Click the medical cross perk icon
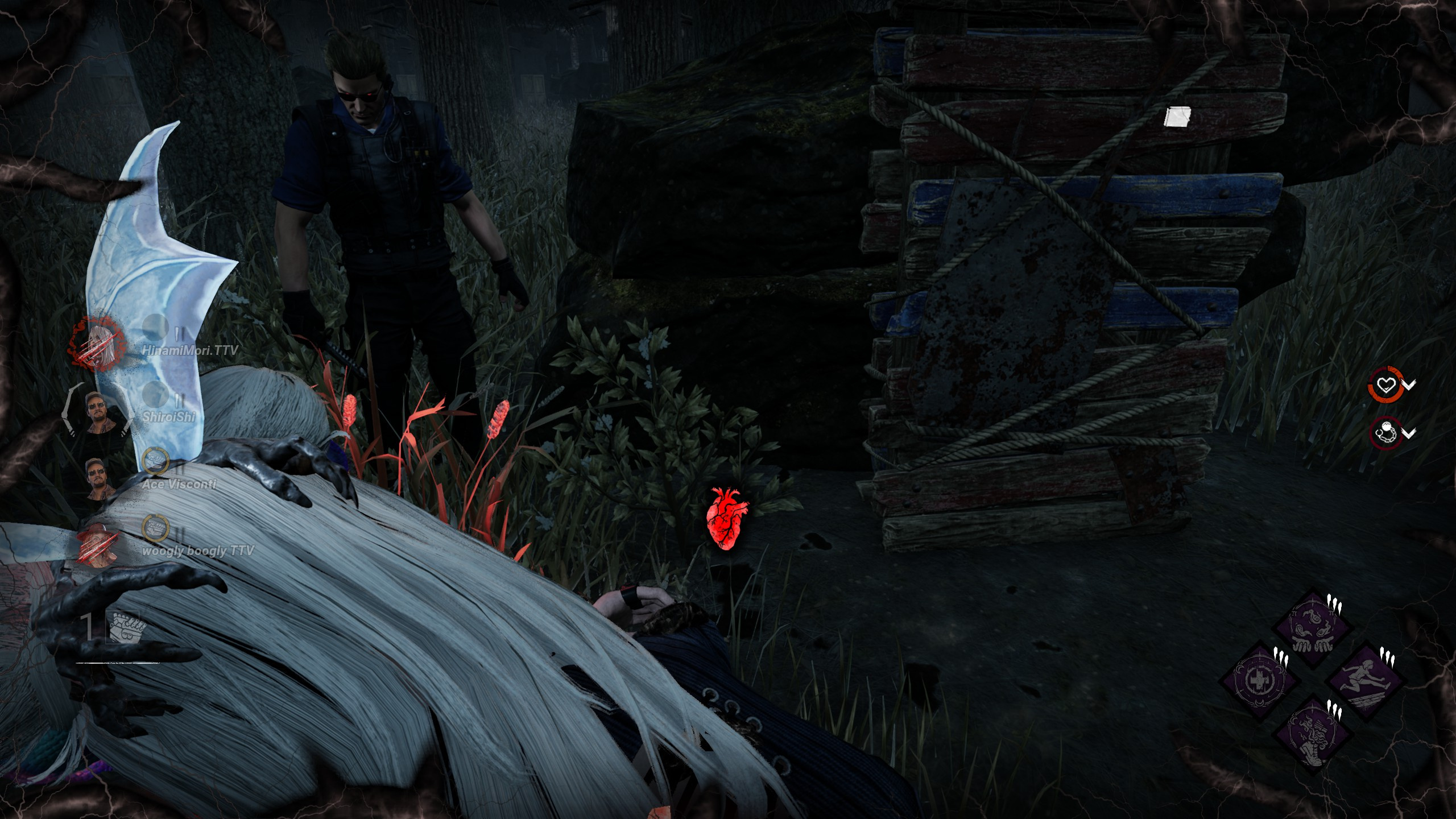Screen dimensions: 1456x819 click(x=1260, y=679)
